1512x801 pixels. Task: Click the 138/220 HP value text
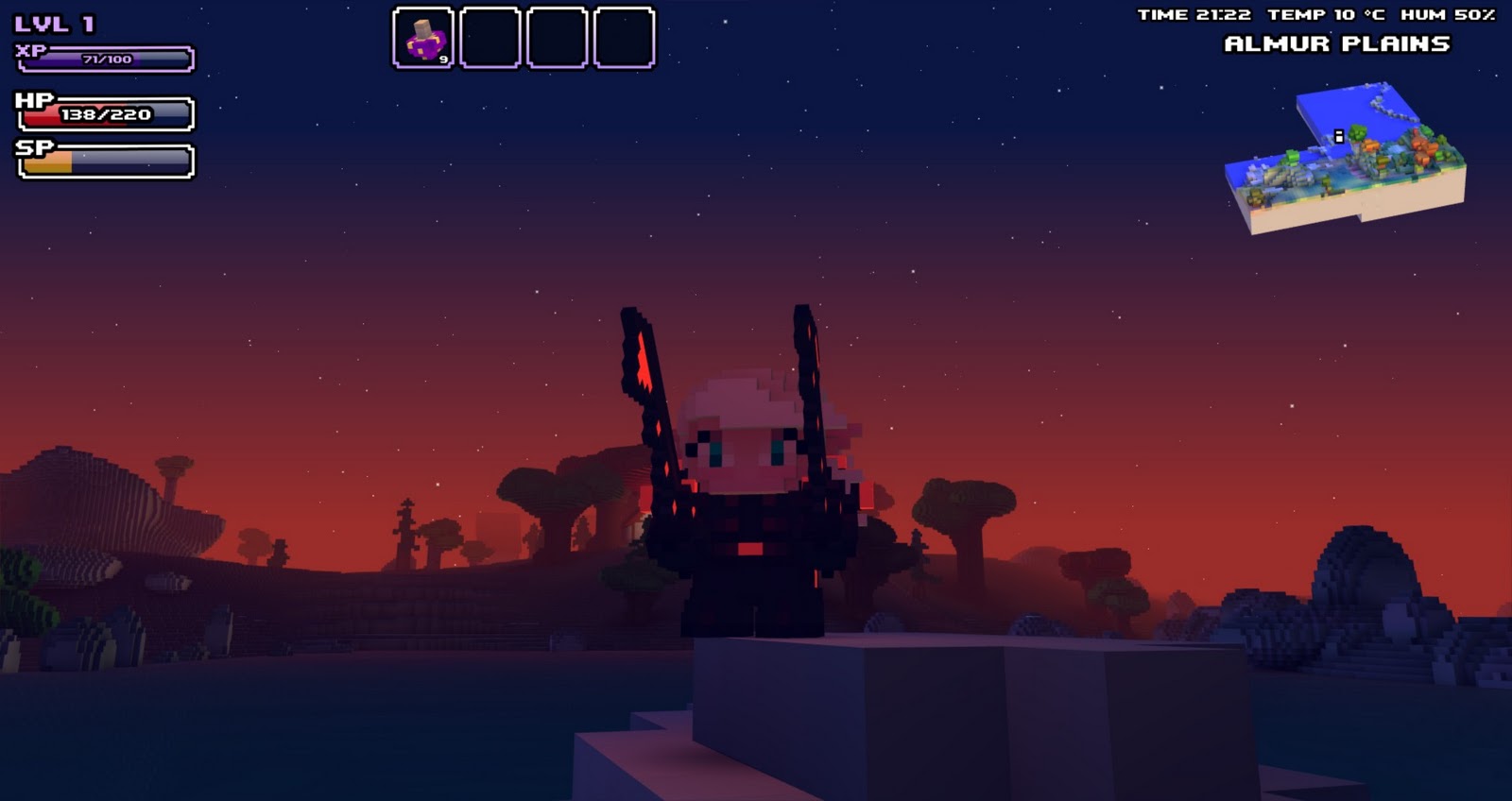coord(106,114)
